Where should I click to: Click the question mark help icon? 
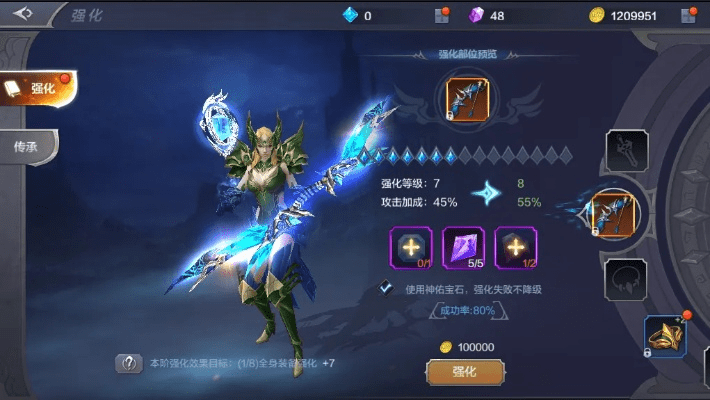[x=129, y=363]
